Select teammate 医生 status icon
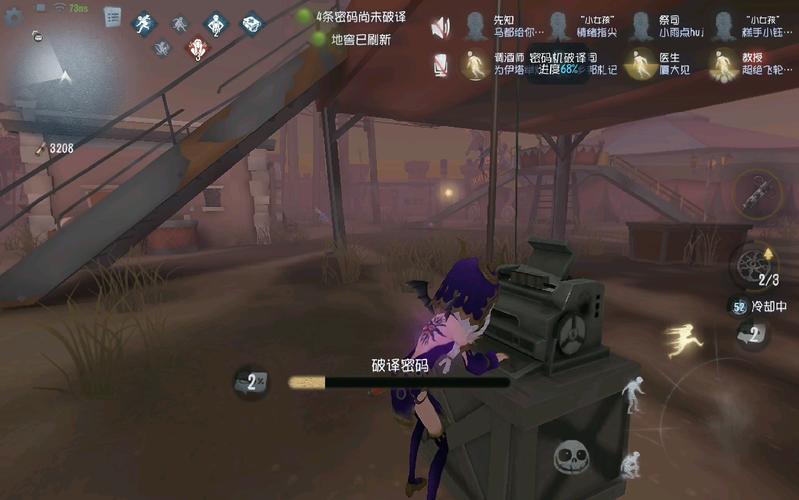The image size is (799, 500). coord(638,65)
